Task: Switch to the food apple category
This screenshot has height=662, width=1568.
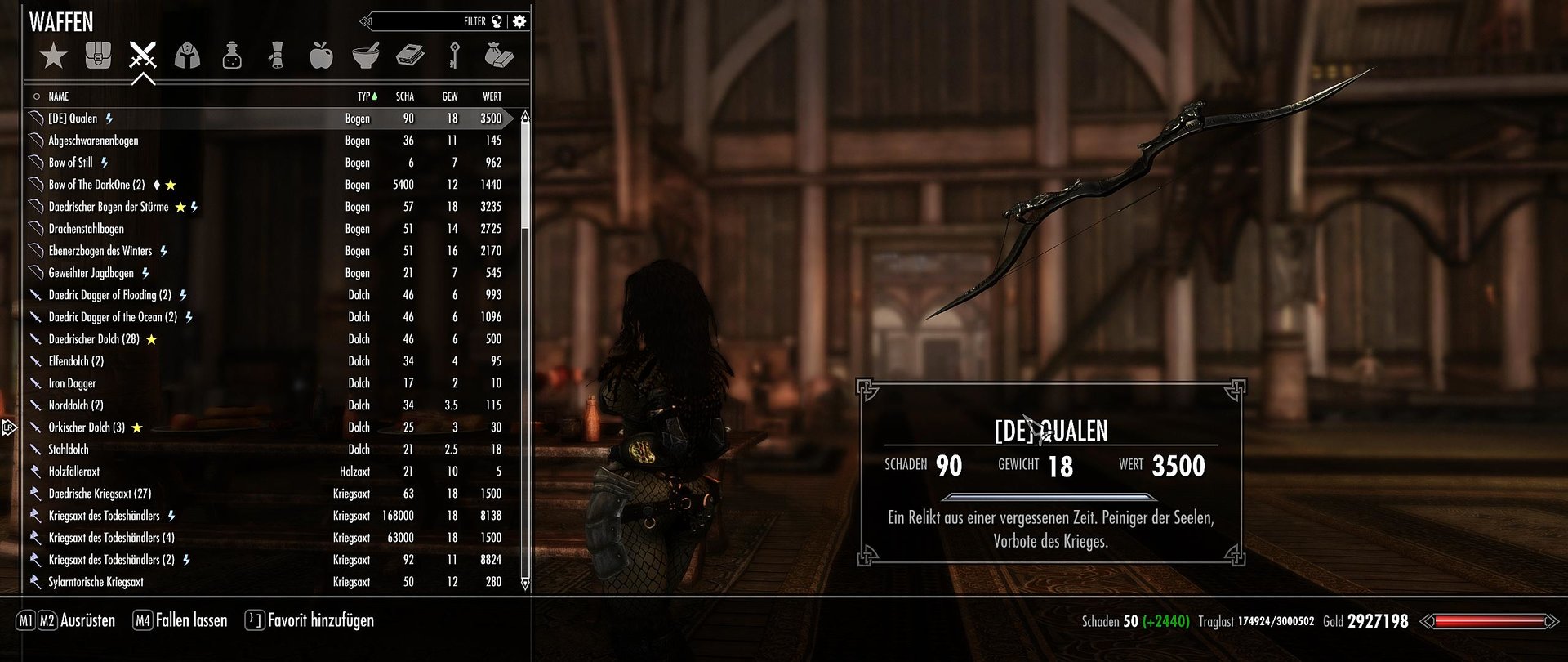Action: click(x=321, y=56)
